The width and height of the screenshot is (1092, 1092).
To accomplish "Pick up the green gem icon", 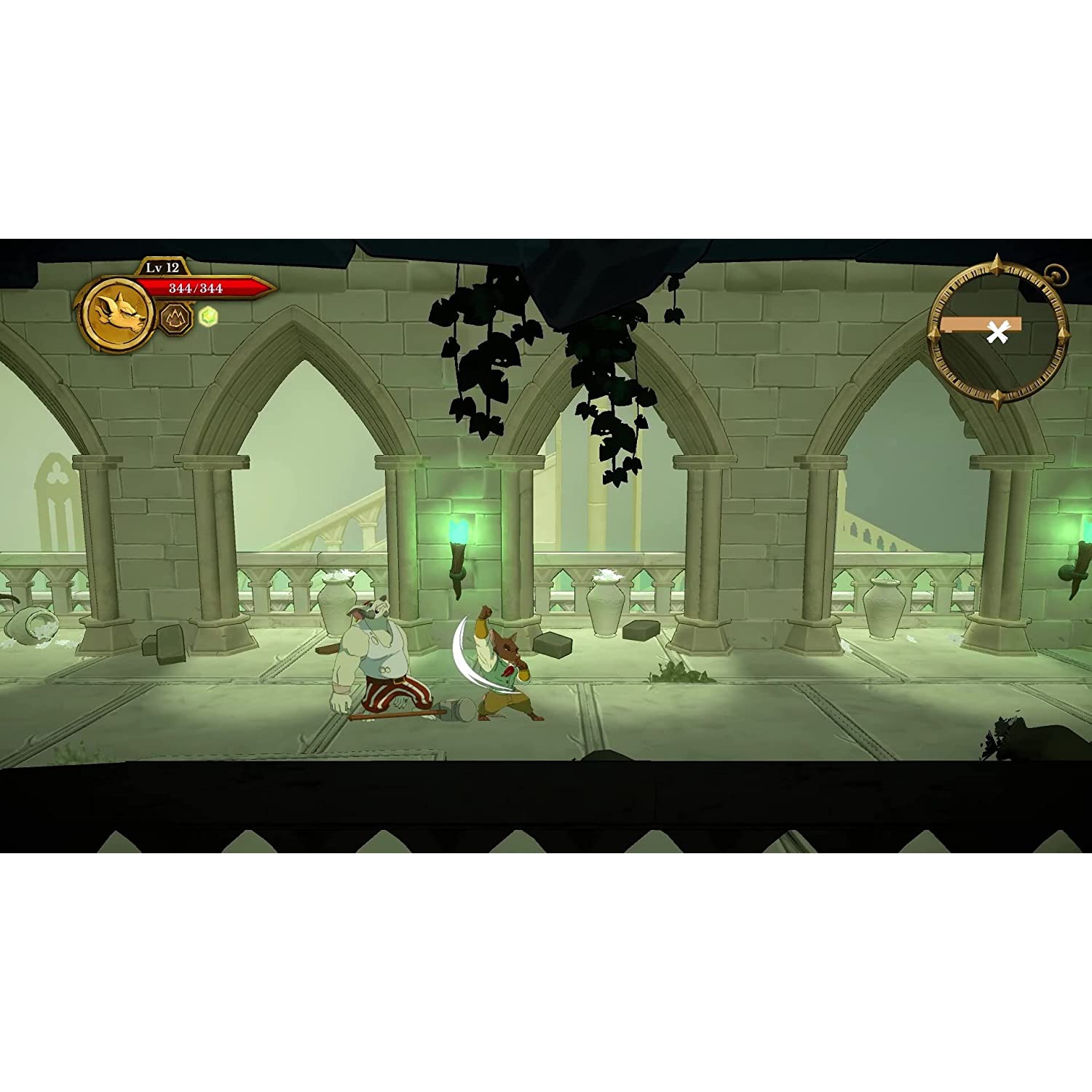I will (x=207, y=316).
